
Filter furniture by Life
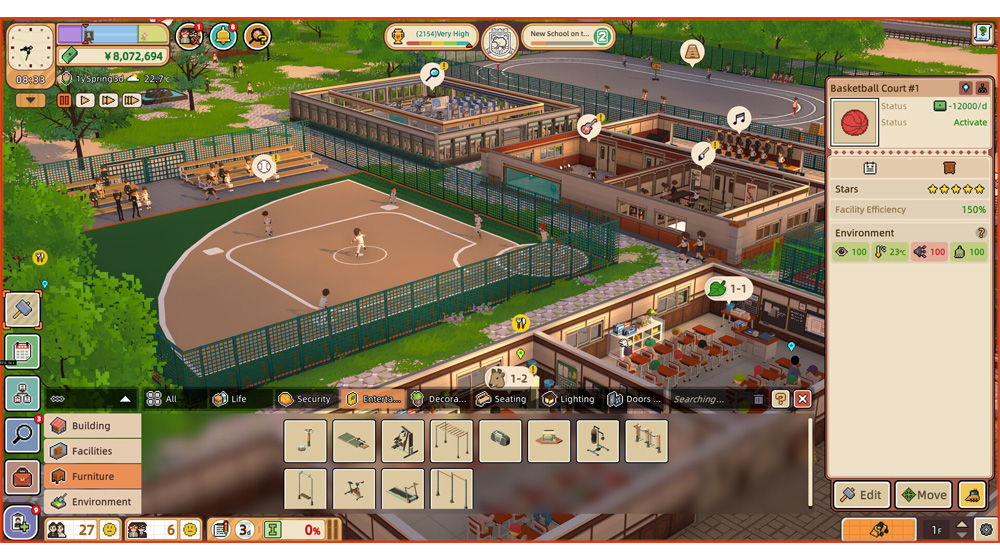[x=230, y=399]
